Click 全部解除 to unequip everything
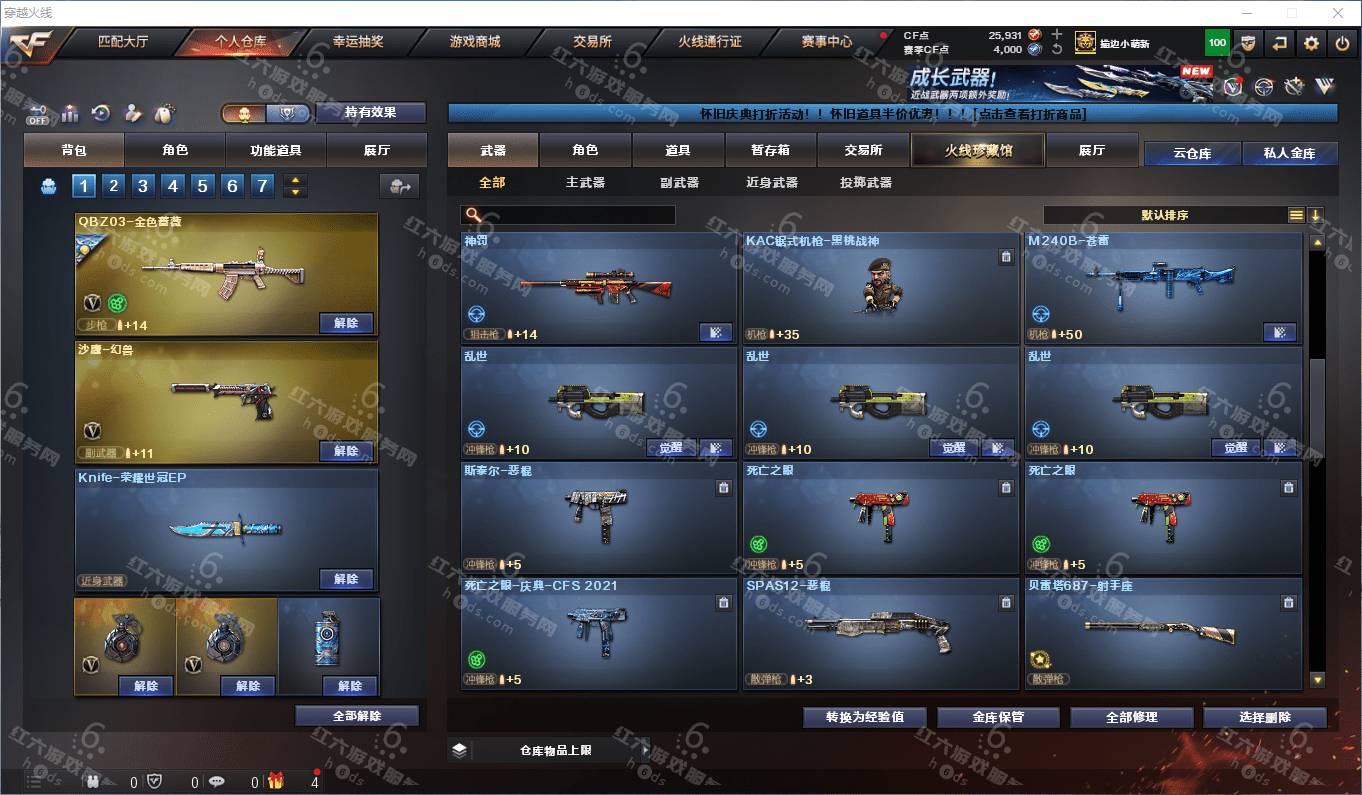 pyautogui.click(x=357, y=716)
